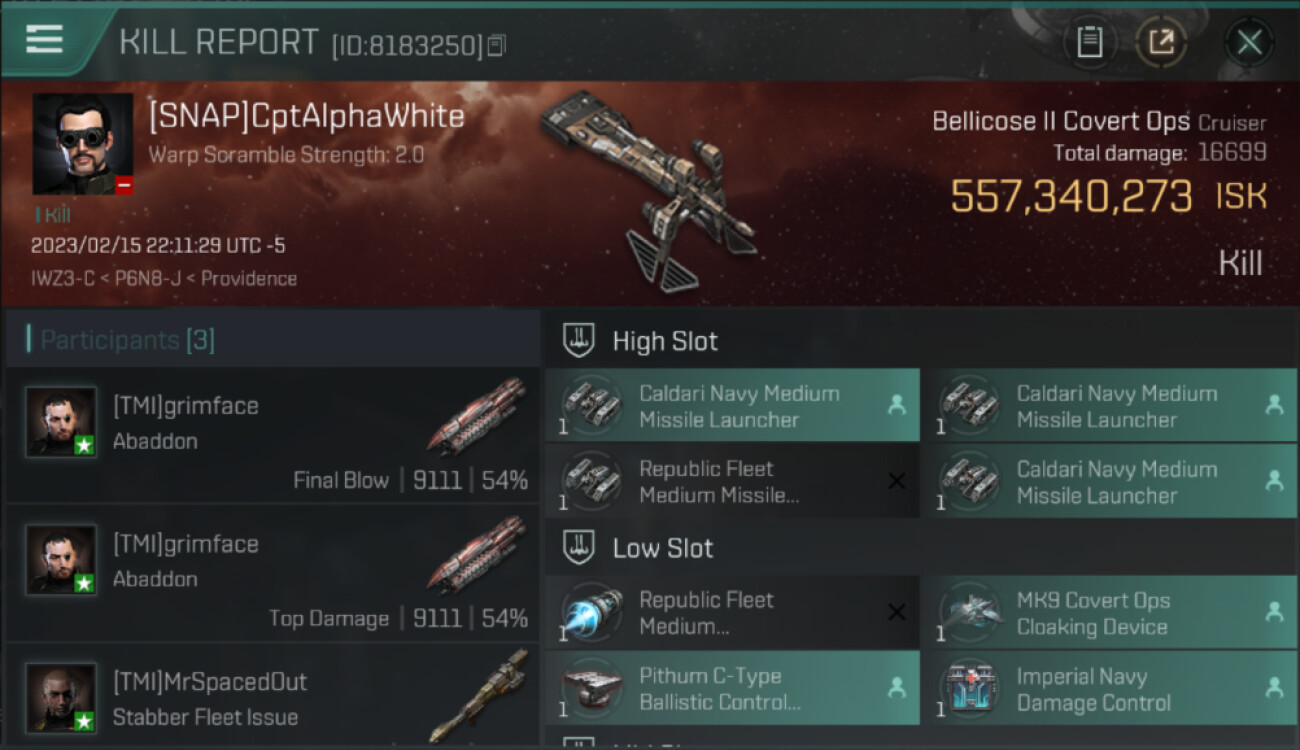Open MrSpacedOut's Stabber Fleet Issue entry
The width and height of the screenshot is (1300, 750).
click(272, 698)
